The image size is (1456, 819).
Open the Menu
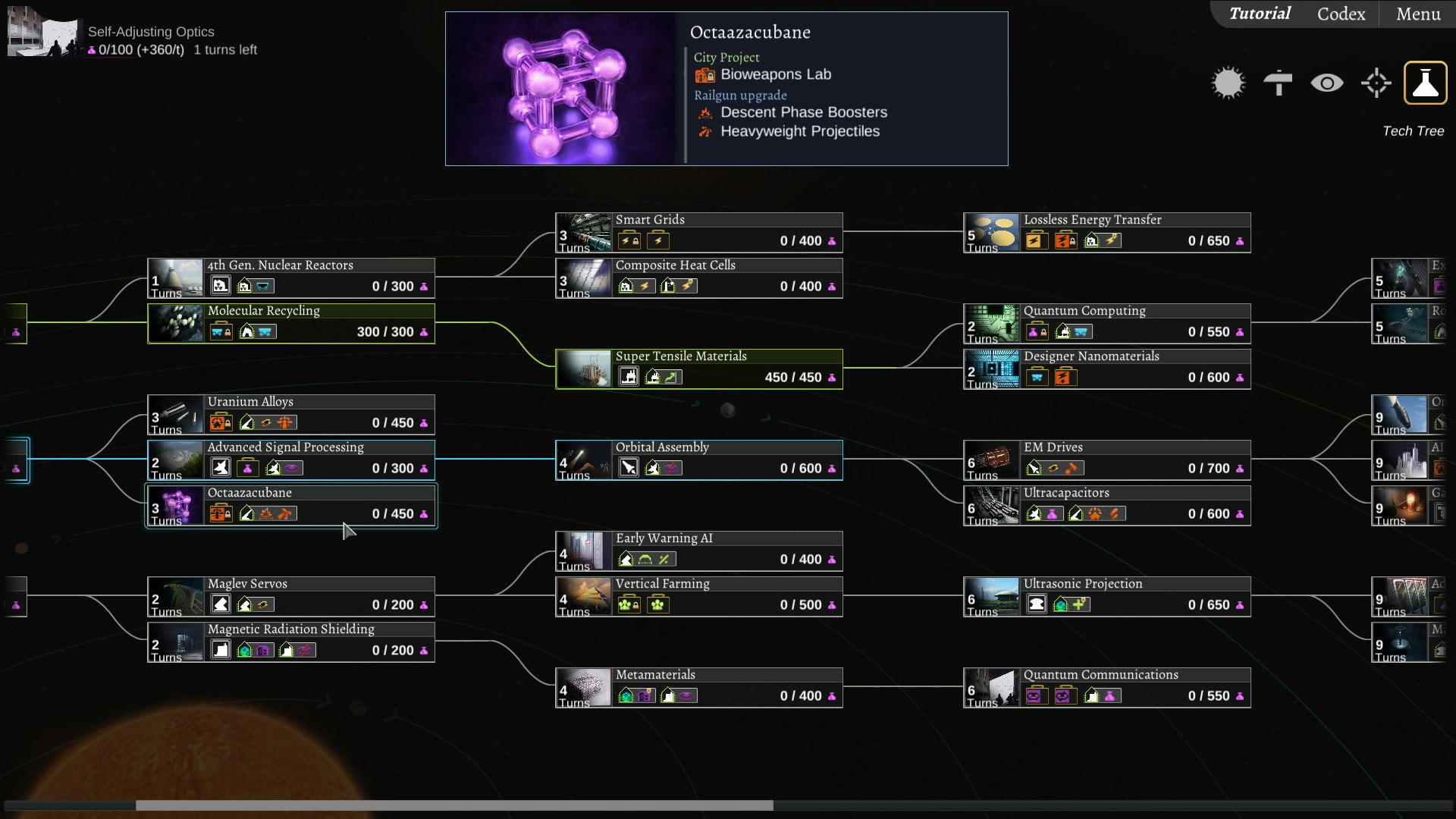(1418, 14)
